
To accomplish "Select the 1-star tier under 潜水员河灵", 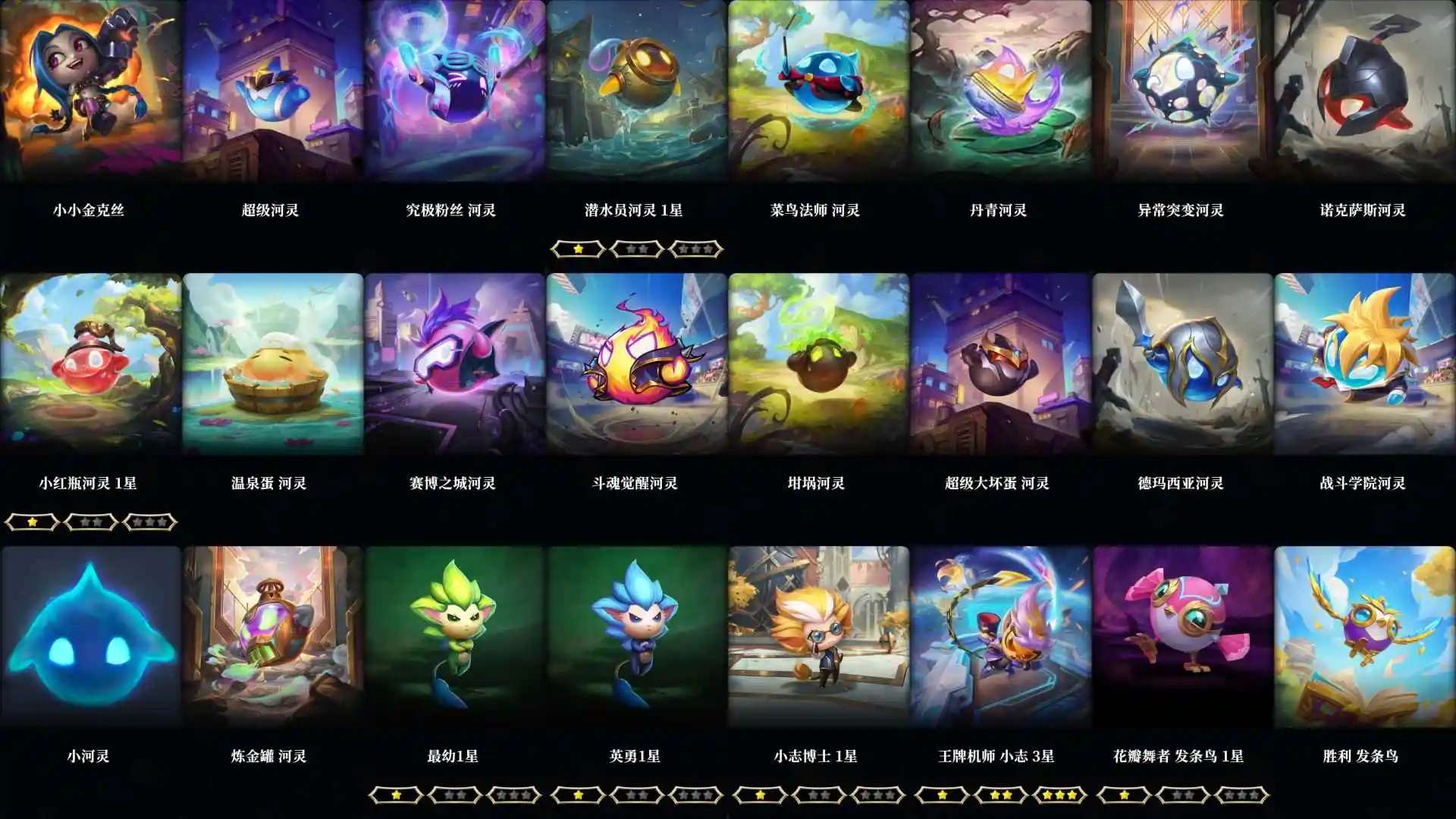I will (x=576, y=249).
